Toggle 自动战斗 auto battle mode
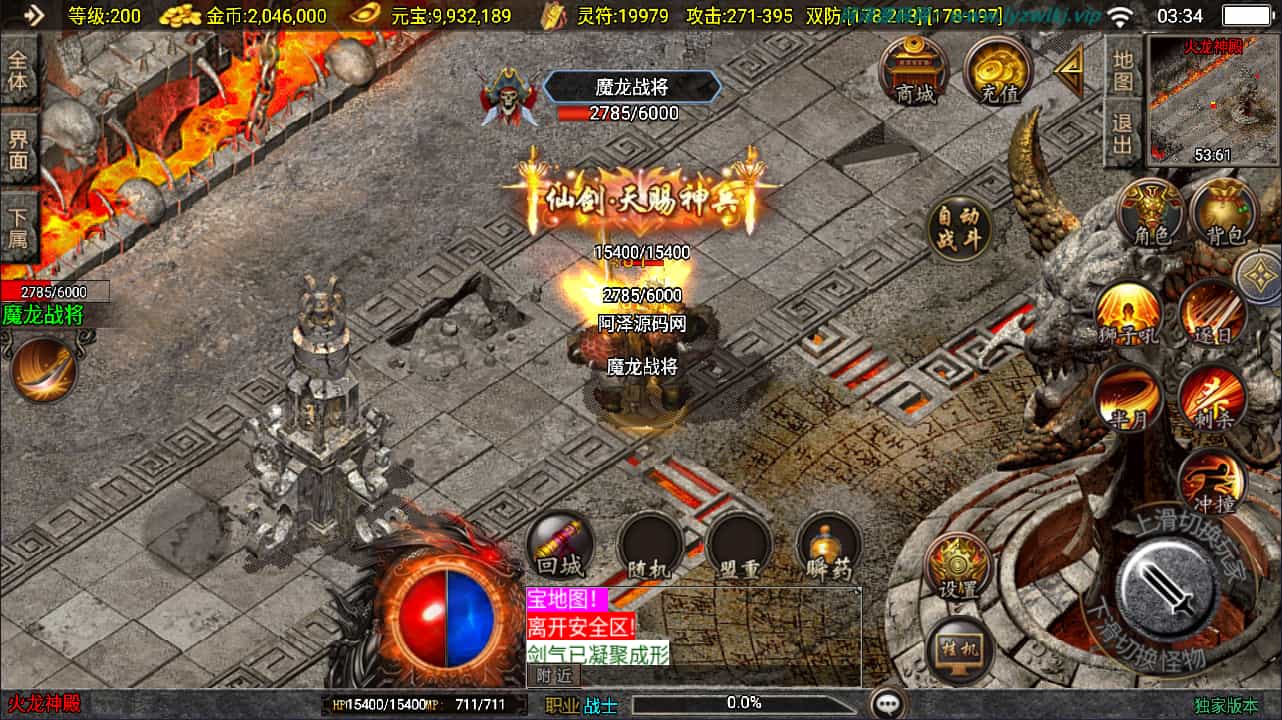Image resolution: width=1282 pixels, height=720 pixels. click(x=960, y=228)
